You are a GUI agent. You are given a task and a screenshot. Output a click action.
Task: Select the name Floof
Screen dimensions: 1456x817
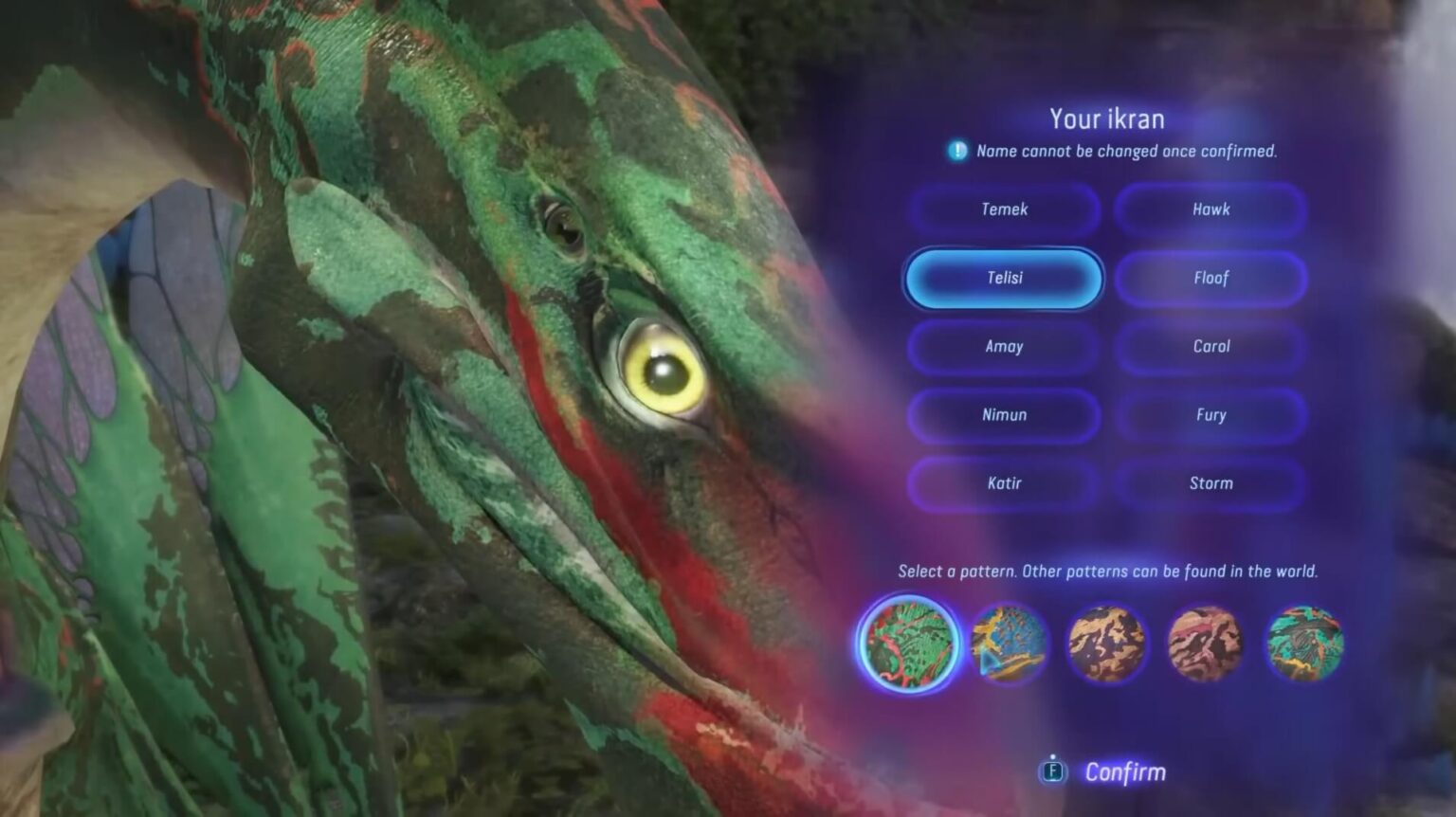[1210, 279]
